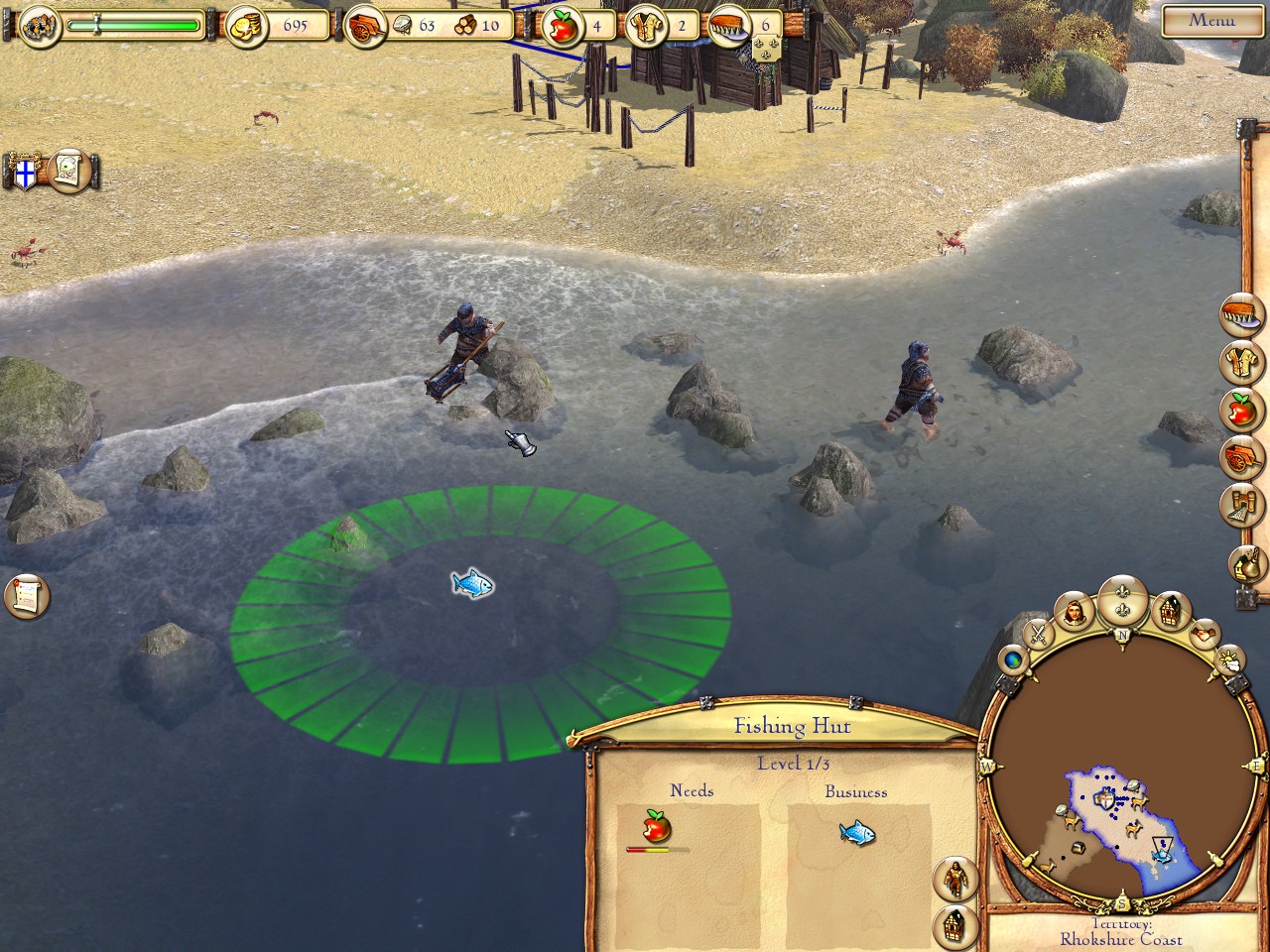Click the house and sack button on right
The image size is (1270, 952).
click(1248, 565)
